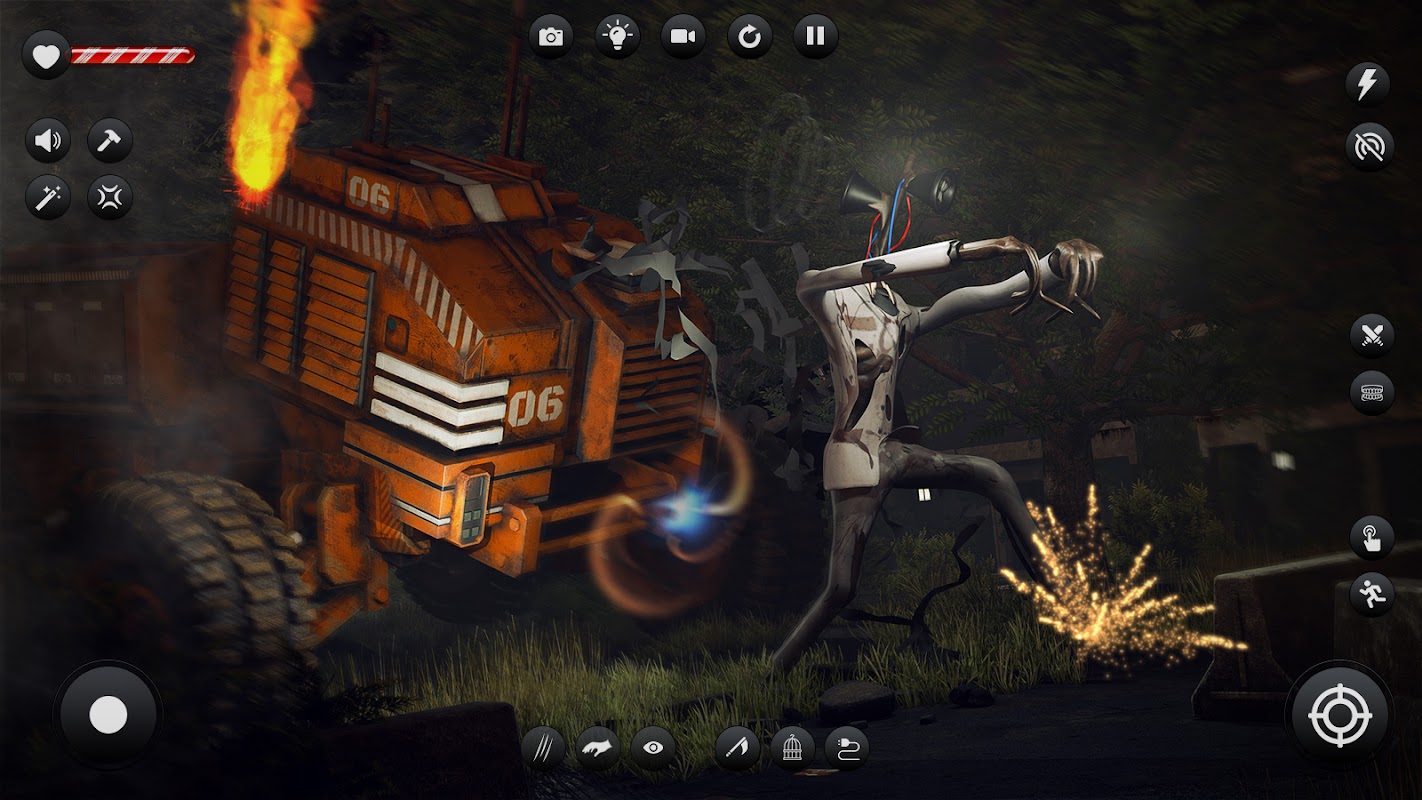Pause the game
The width and height of the screenshot is (1422, 800).
pos(815,37)
